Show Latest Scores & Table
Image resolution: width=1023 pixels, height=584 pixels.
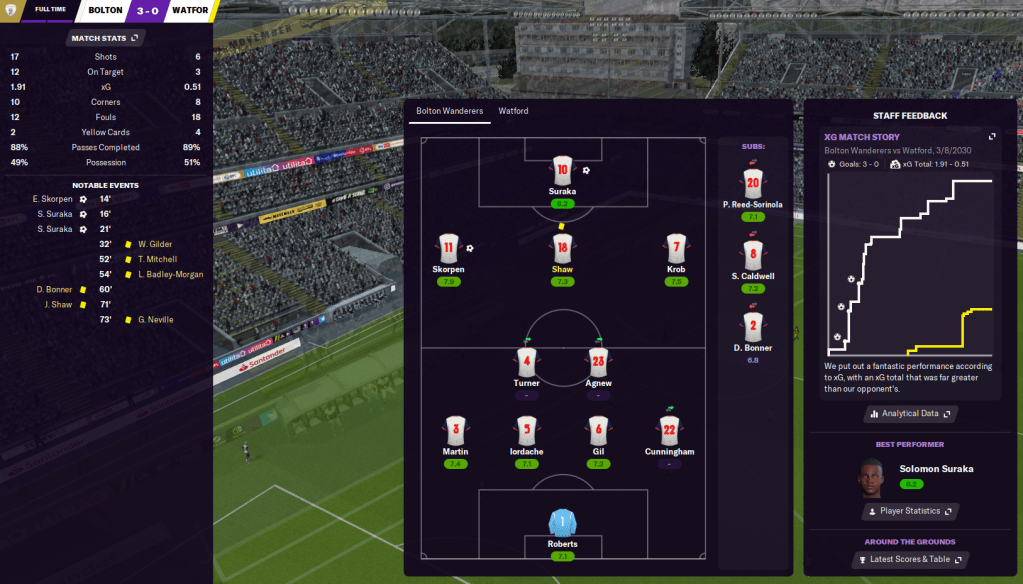coord(910,559)
